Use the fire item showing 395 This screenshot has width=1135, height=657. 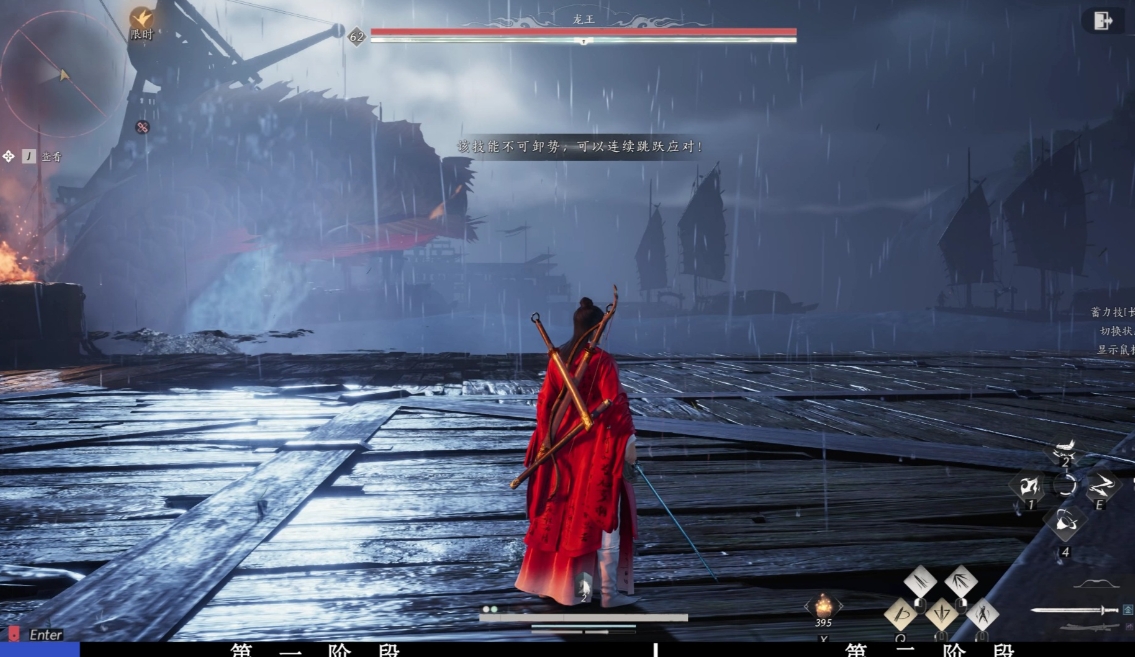click(823, 605)
